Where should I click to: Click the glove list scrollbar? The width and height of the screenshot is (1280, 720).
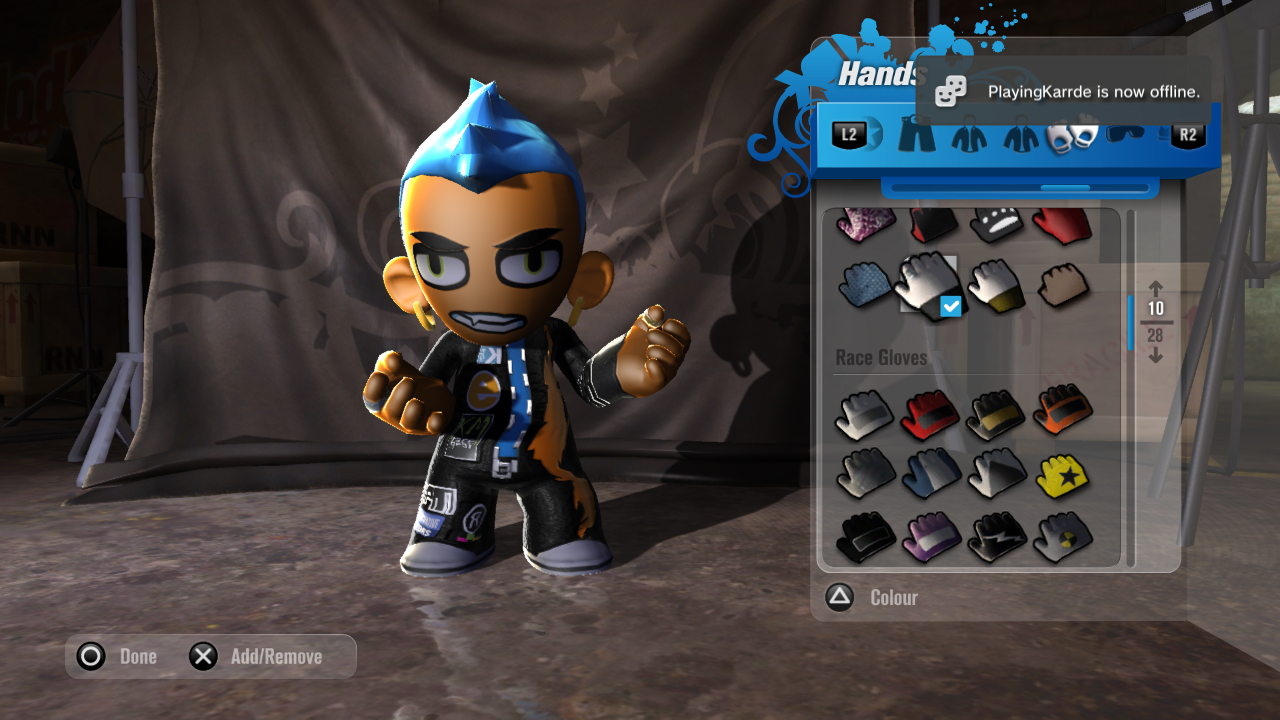click(1131, 322)
